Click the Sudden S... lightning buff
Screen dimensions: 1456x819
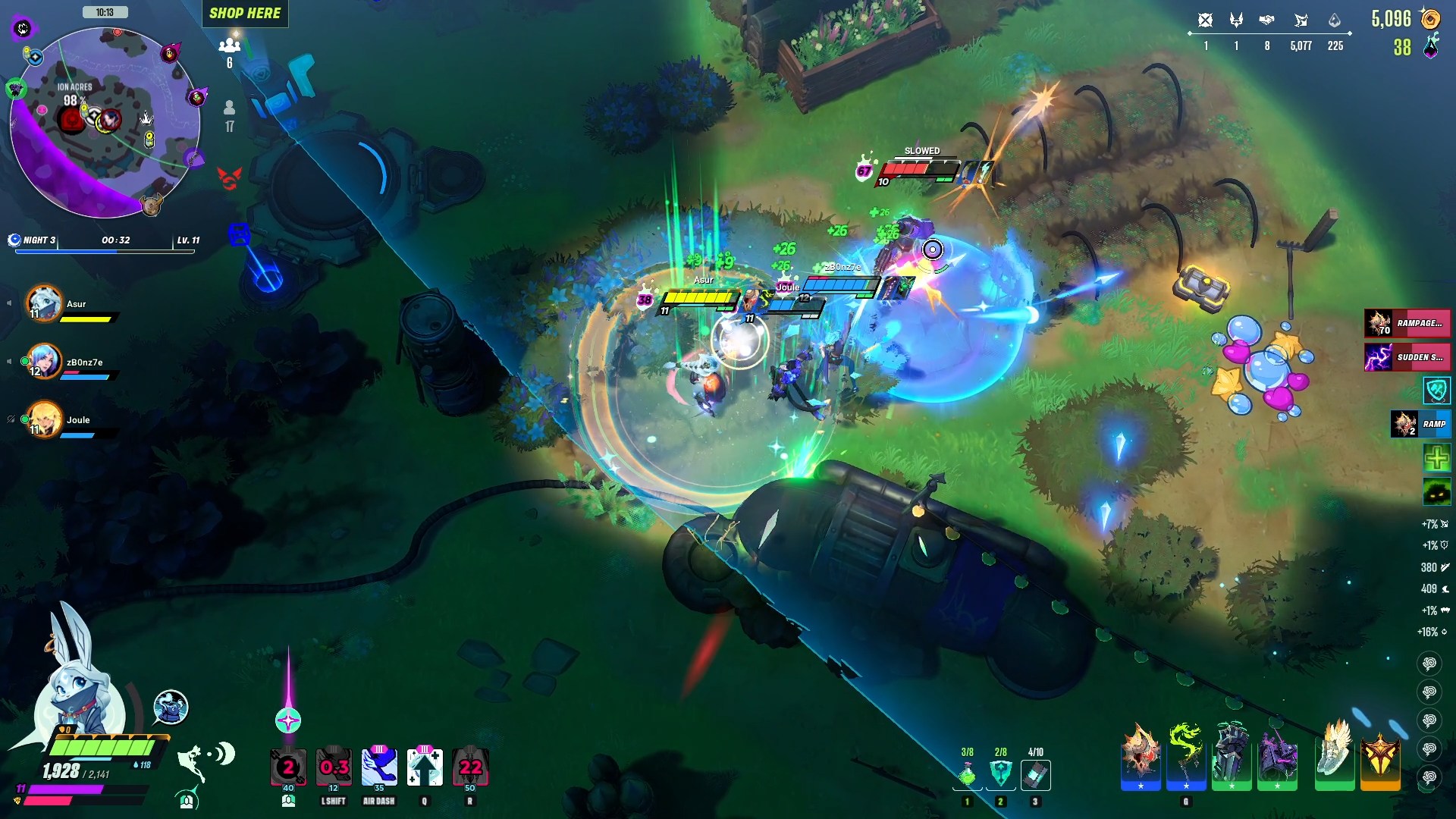1407,357
